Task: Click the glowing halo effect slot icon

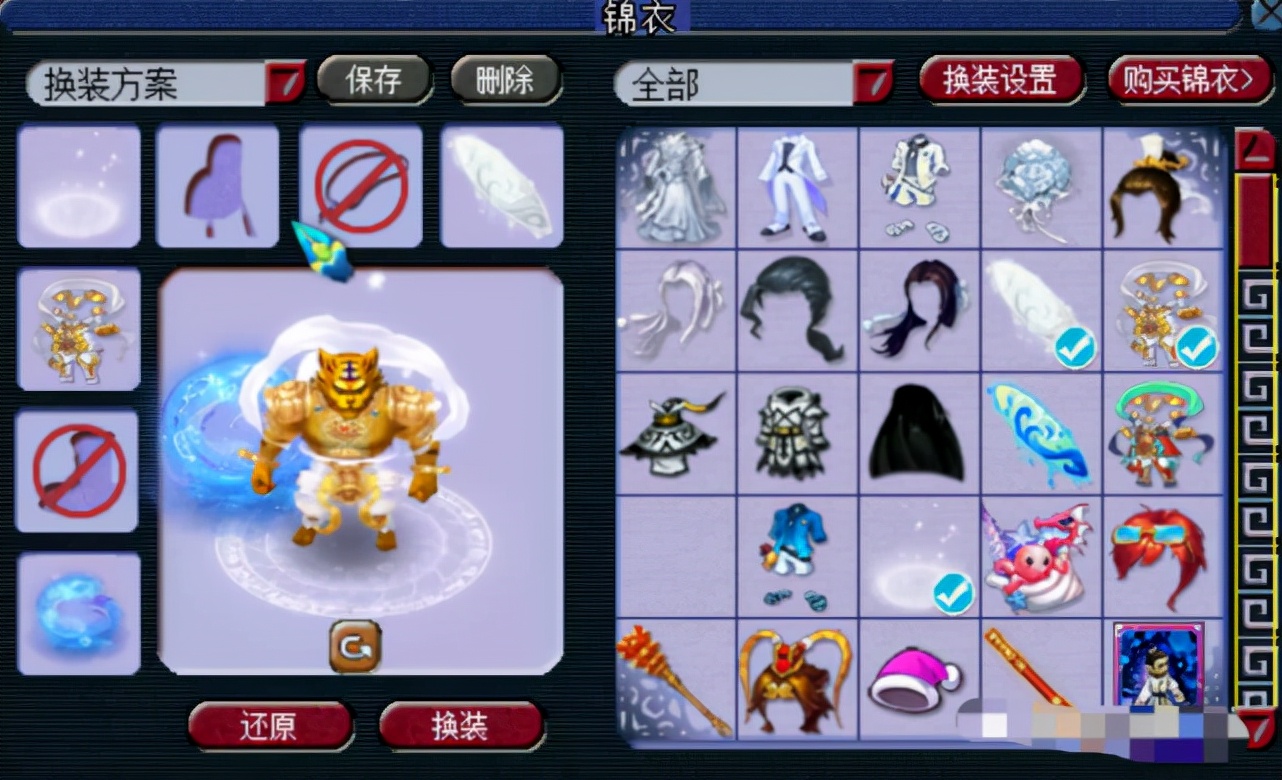Action: point(78,185)
